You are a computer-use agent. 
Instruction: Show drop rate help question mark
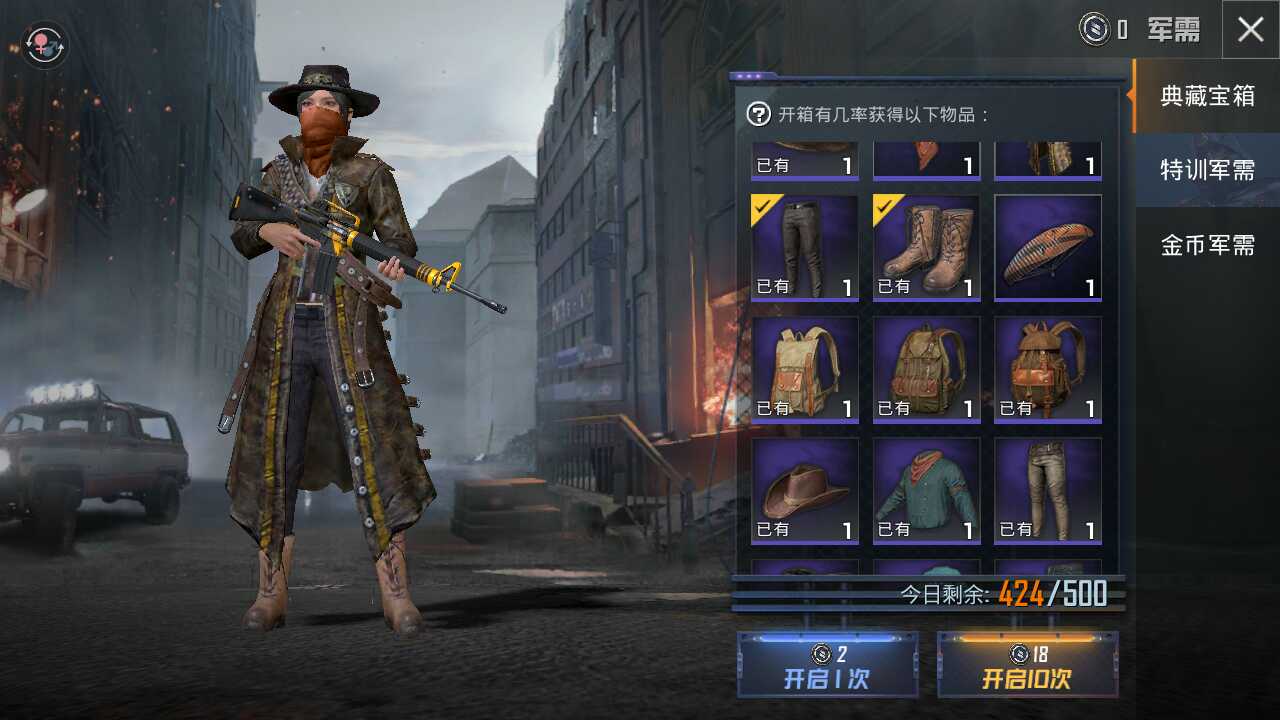(759, 114)
